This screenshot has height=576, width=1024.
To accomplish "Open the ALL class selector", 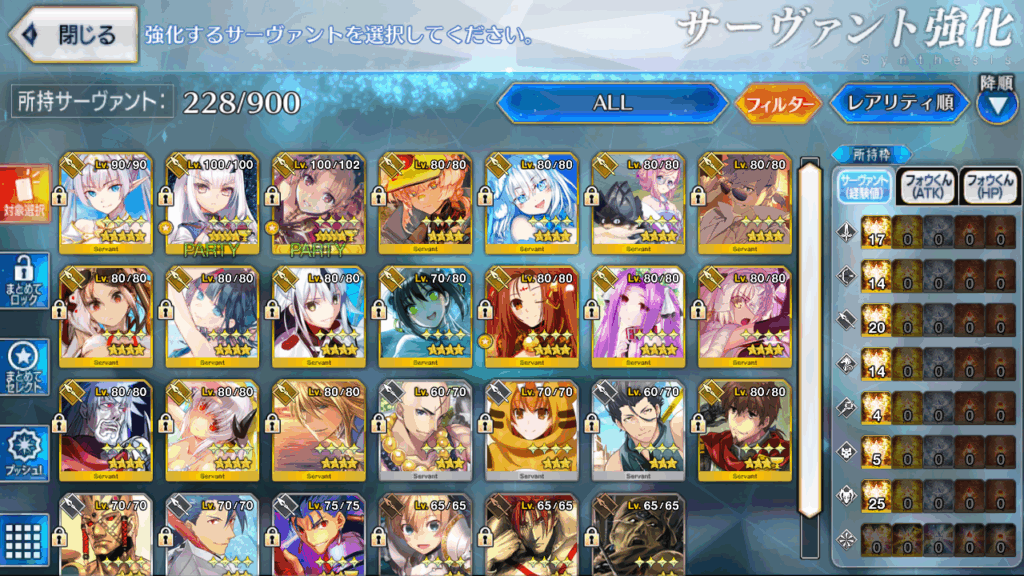I will click(612, 102).
